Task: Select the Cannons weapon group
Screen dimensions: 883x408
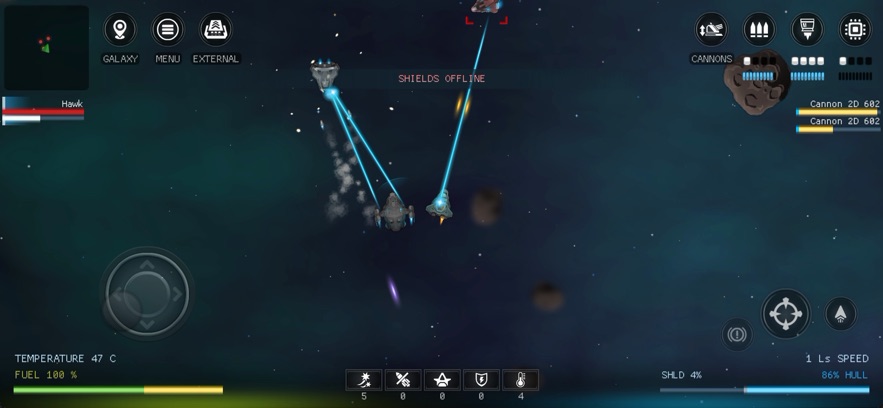Action: click(x=711, y=30)
